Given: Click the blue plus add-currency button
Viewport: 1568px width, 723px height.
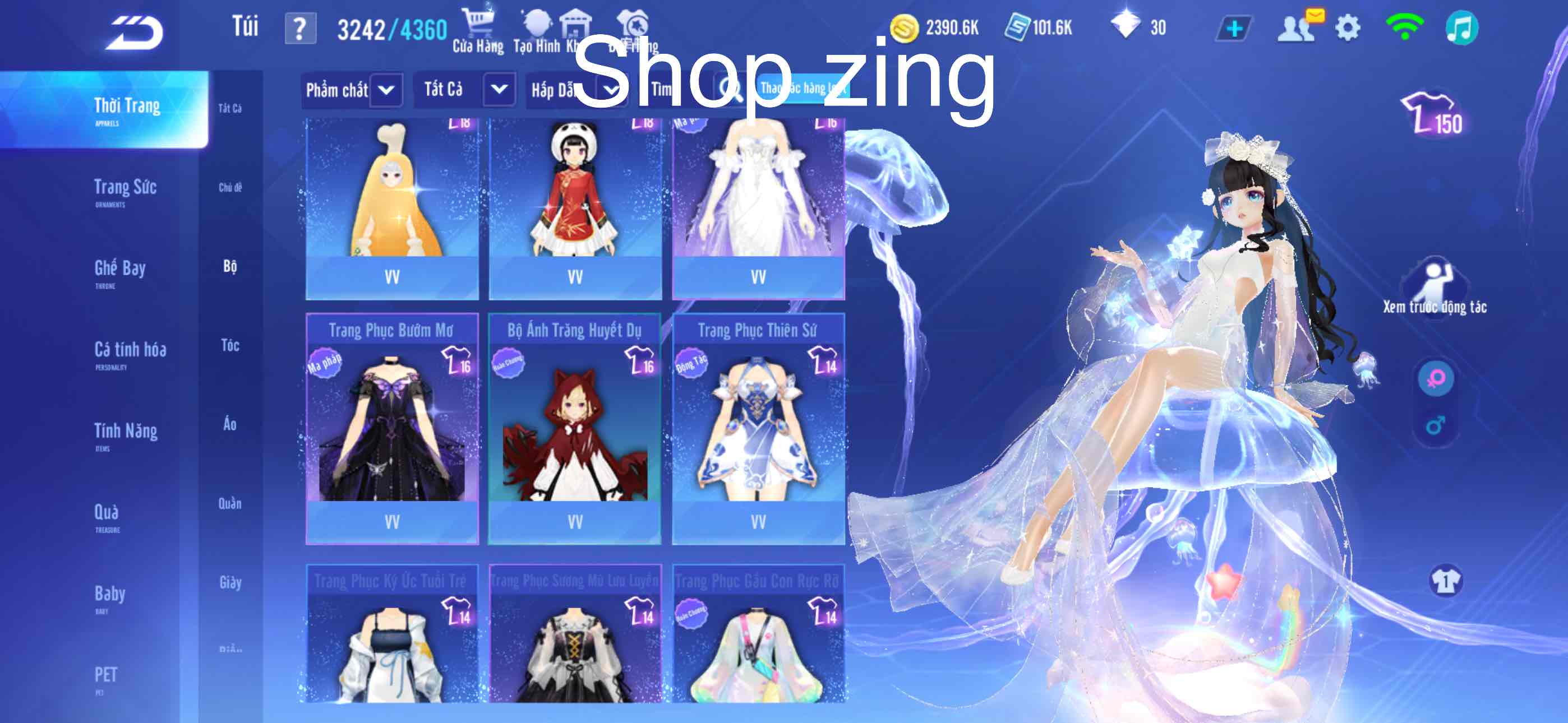Looking at the screenshot, I should click(x=1234, y=29).
